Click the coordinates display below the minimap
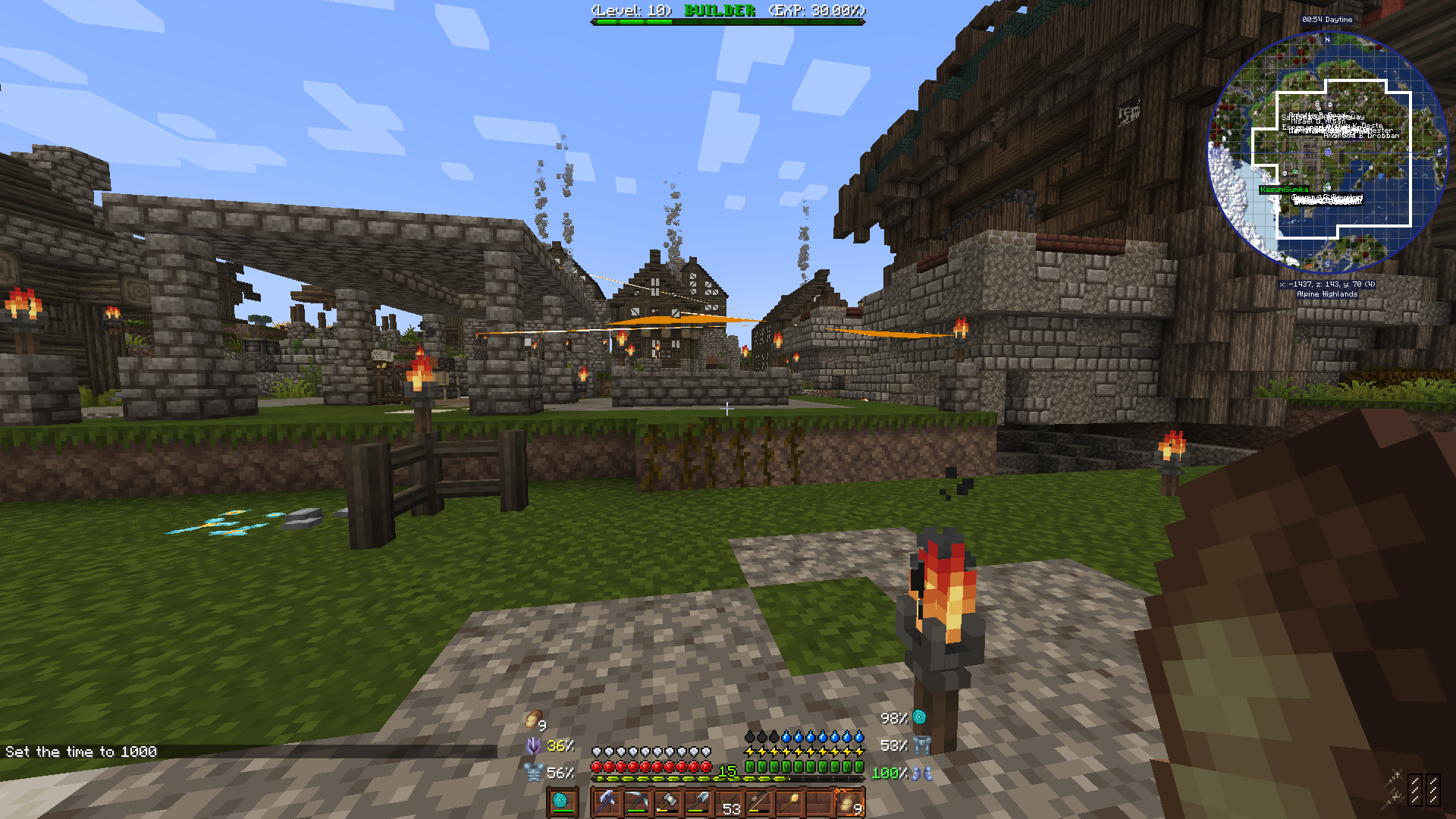The image size is (1456, 819). (1326, 286)
